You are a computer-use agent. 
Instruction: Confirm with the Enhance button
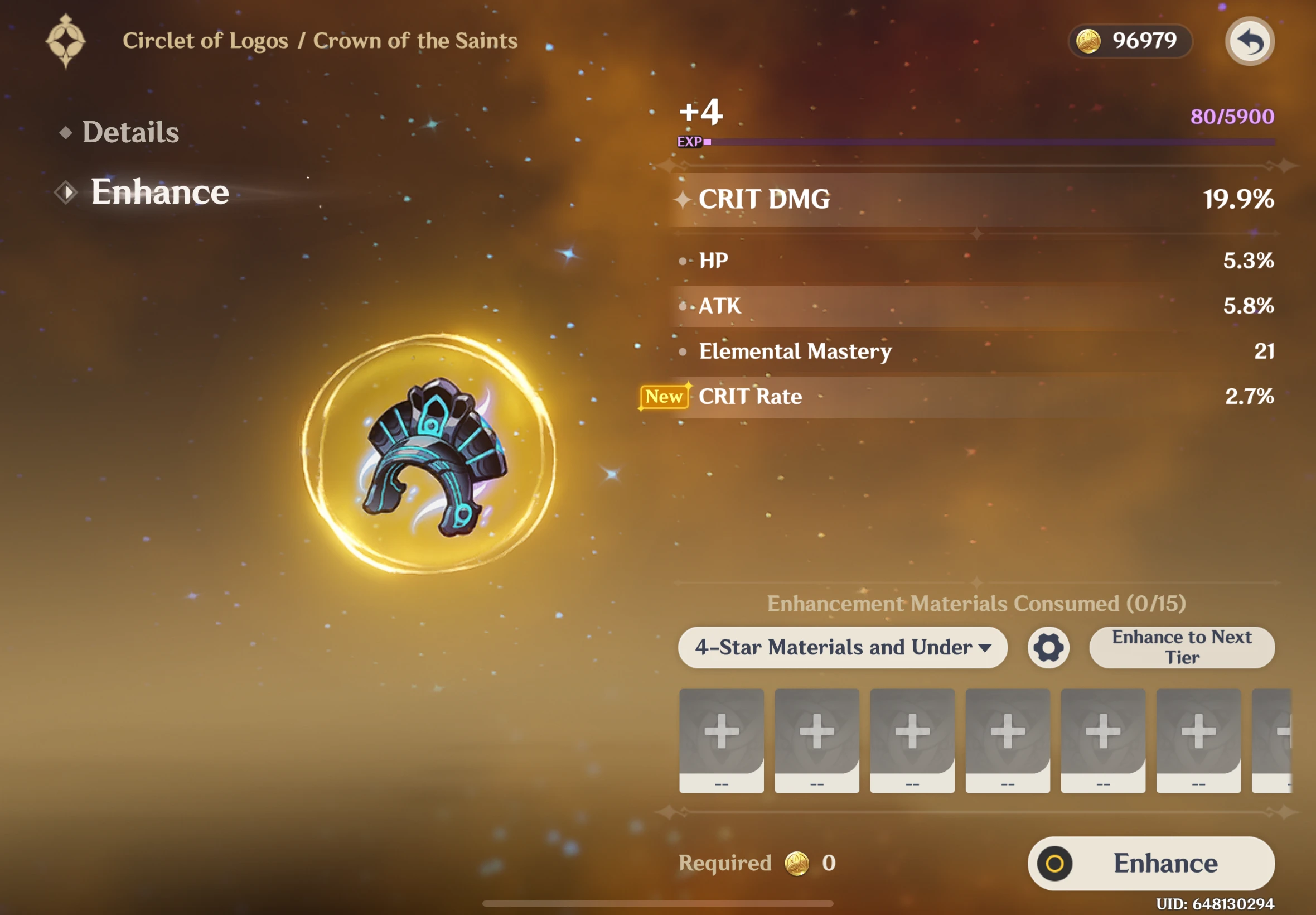1150,863
